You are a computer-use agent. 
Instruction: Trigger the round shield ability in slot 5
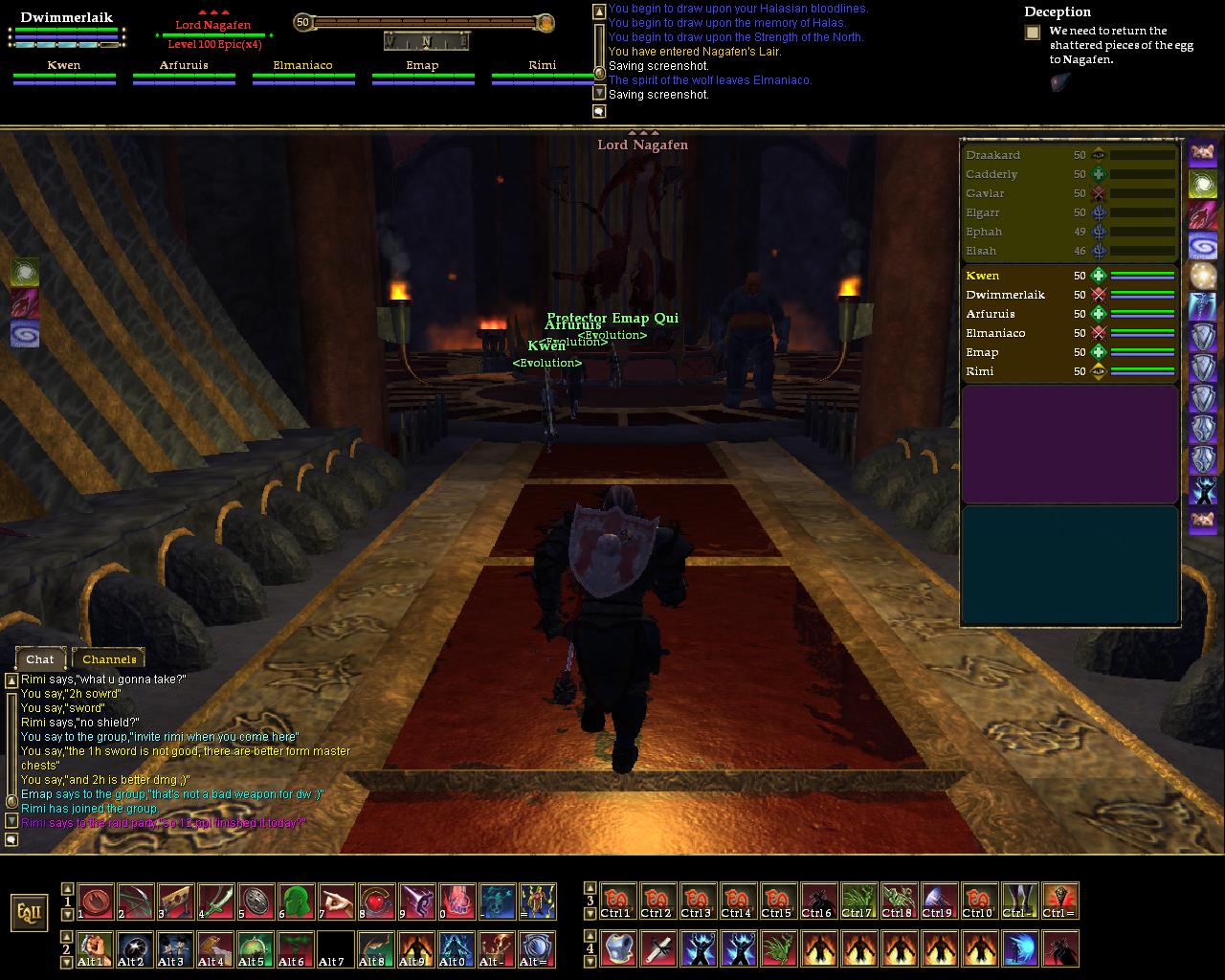click(256, 902)
